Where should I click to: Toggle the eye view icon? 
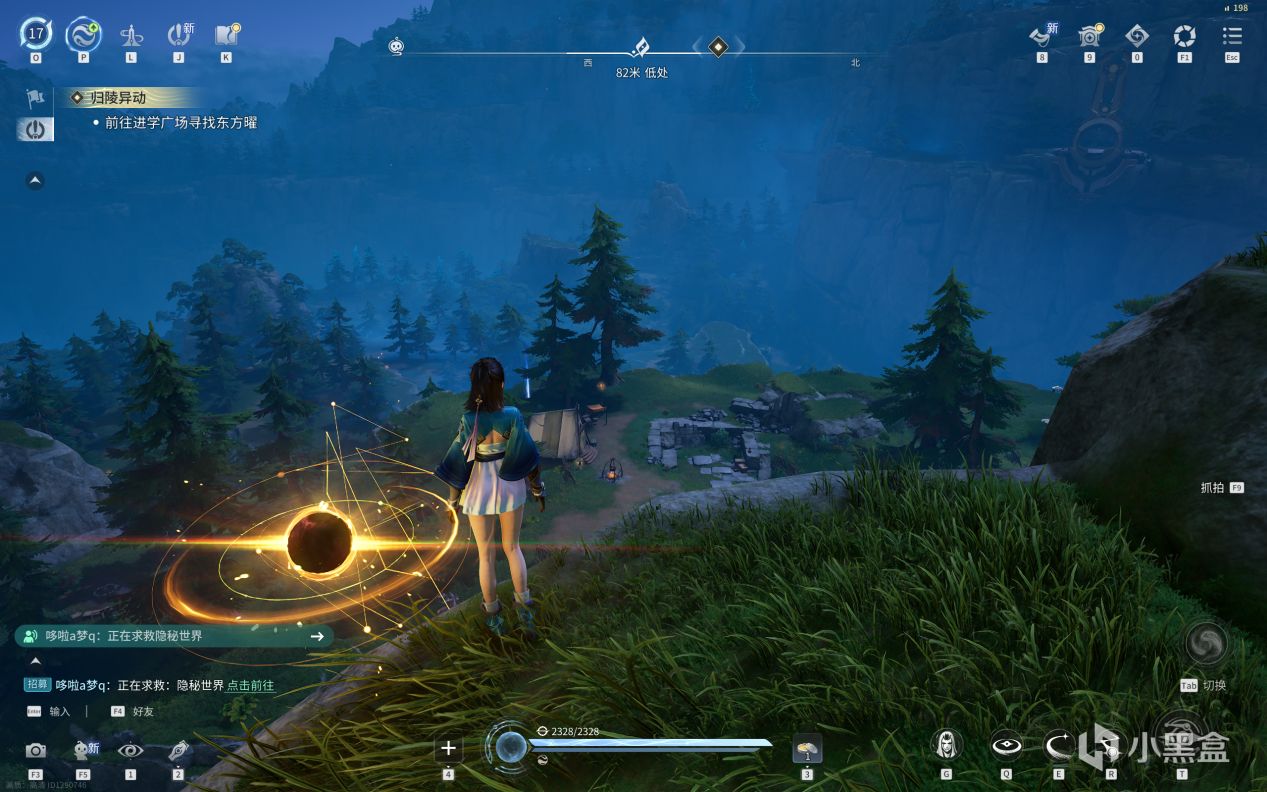point(130,750)
